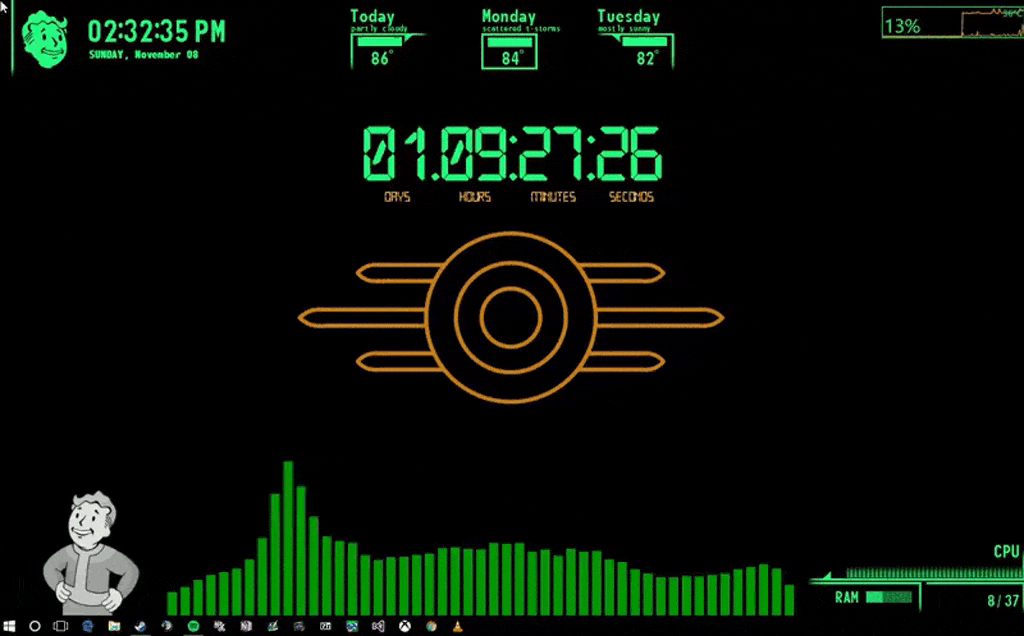Open Visual Studio from the taskbar
The height and width of the screenshot is (636, 1024).
pyautogui.click(x=378, y=626)
